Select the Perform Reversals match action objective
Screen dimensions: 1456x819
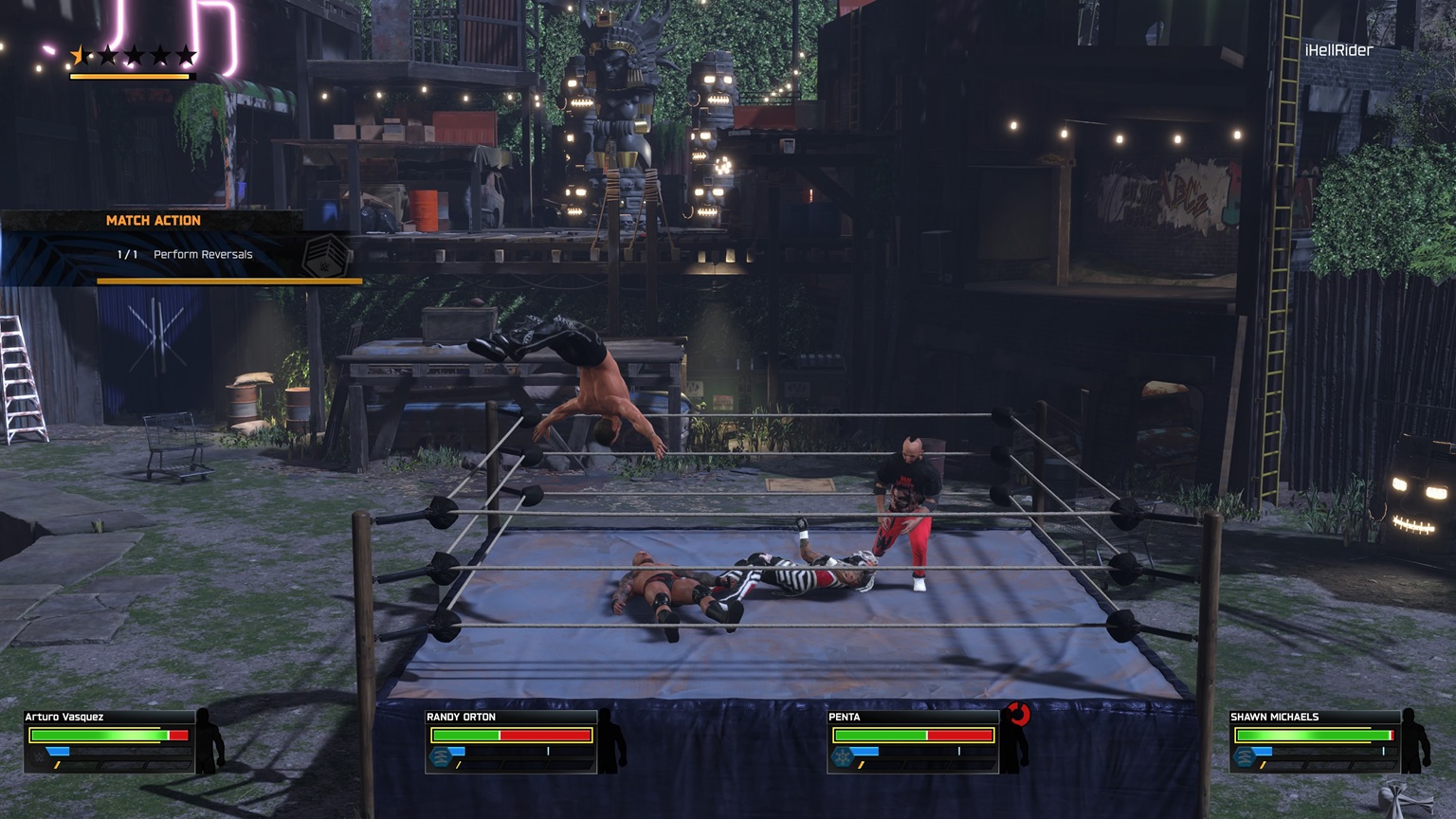(202, 254)
